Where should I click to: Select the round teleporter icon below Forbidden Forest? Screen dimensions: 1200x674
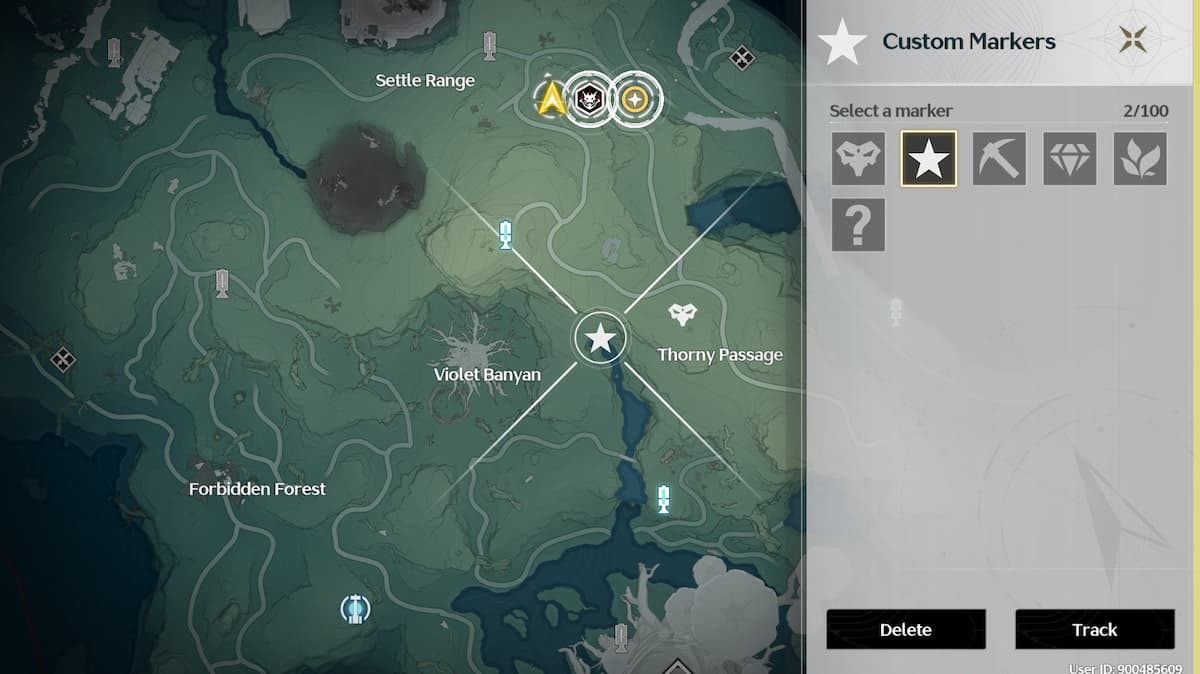(x=354, y=608)
